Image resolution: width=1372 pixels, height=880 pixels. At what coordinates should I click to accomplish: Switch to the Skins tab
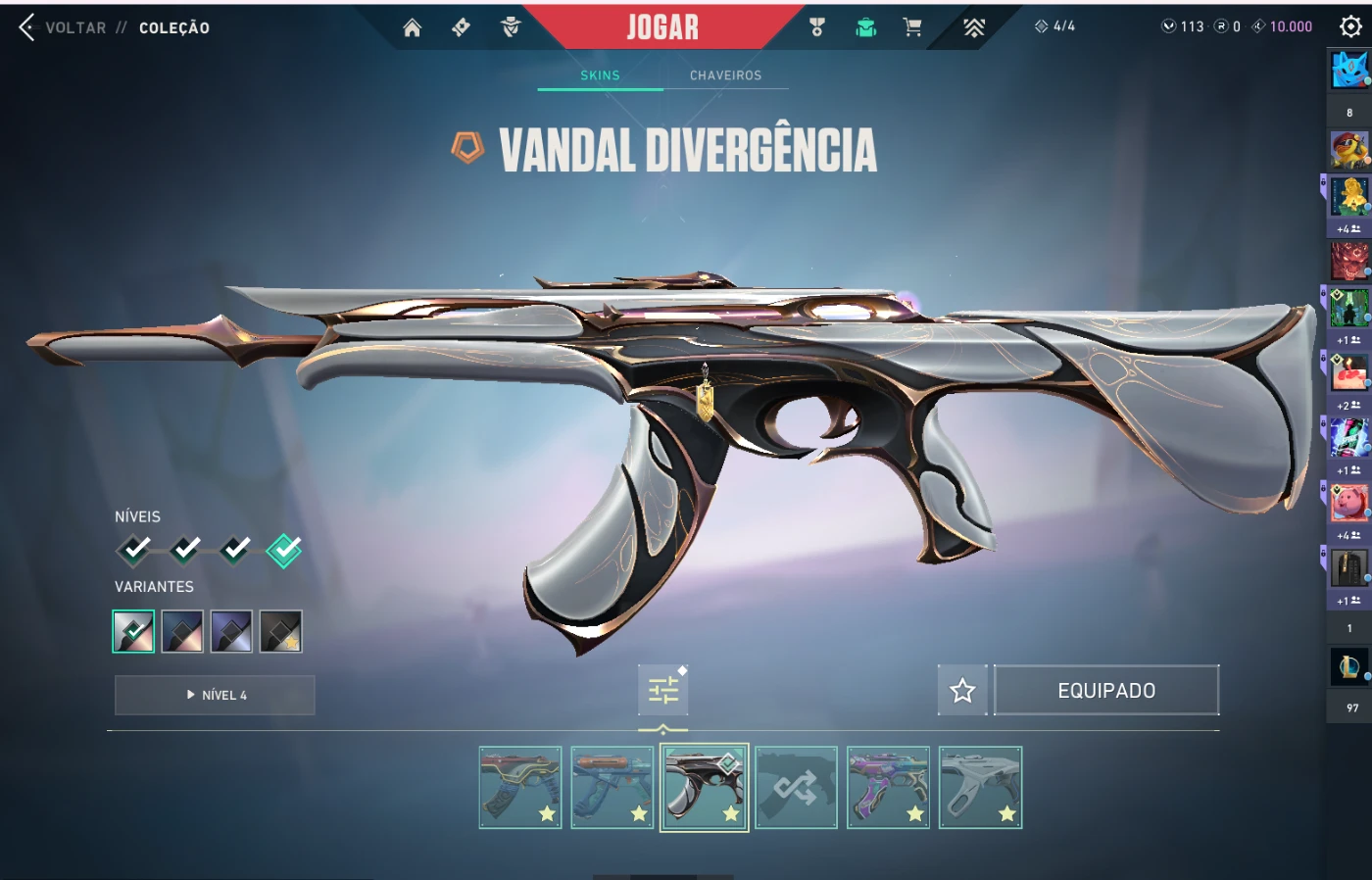point(600,75)
